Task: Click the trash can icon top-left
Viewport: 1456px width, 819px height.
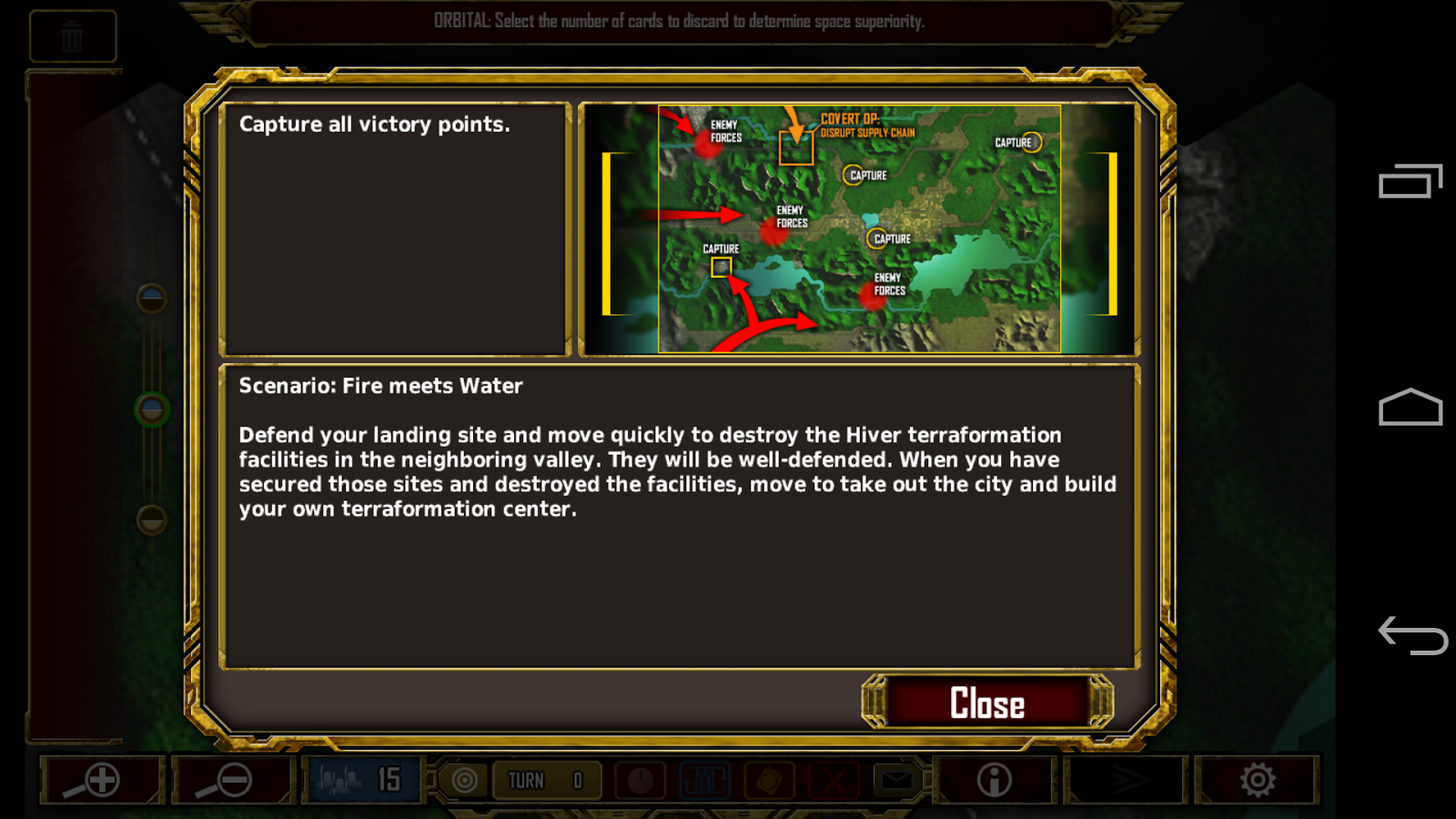Action: 73,36
